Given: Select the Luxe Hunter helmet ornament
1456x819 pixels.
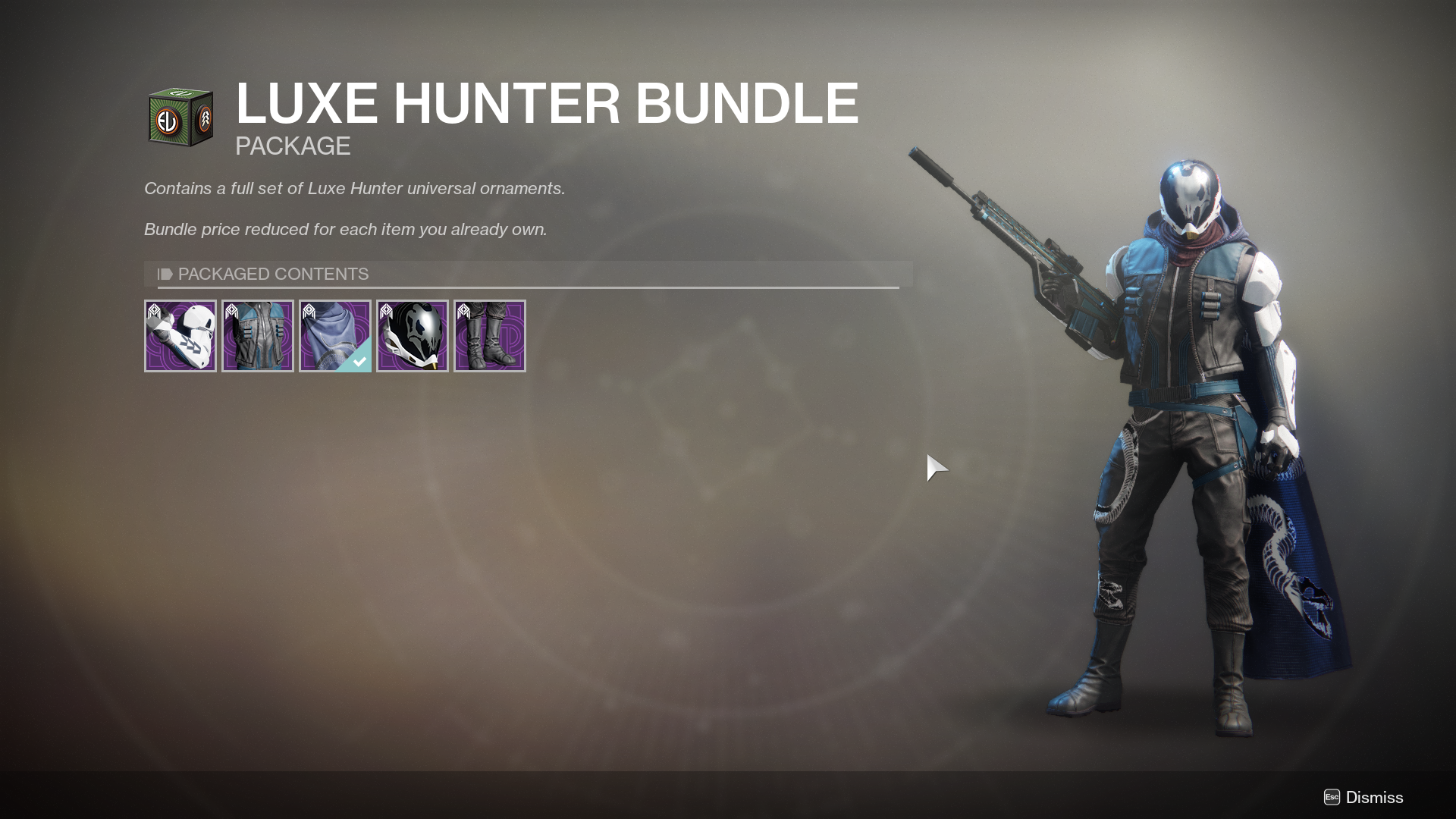Looking at the screenshot, I should [413, 336].
